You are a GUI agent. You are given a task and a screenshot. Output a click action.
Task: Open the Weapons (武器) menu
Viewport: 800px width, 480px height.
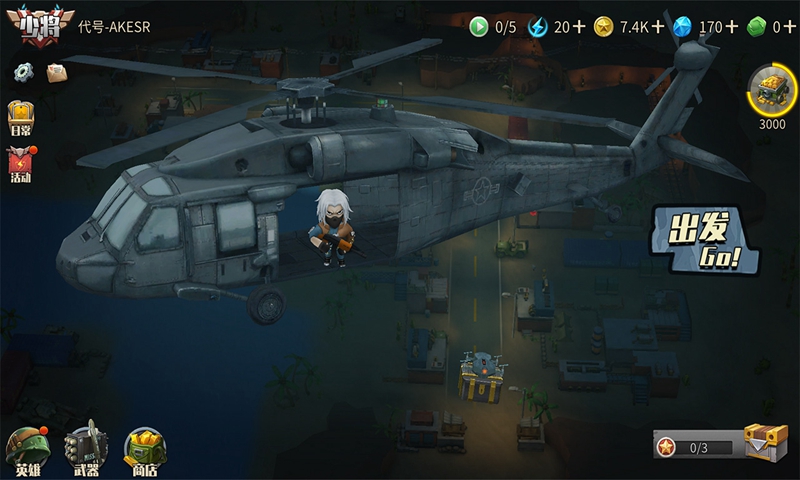(x=86, y=450)
